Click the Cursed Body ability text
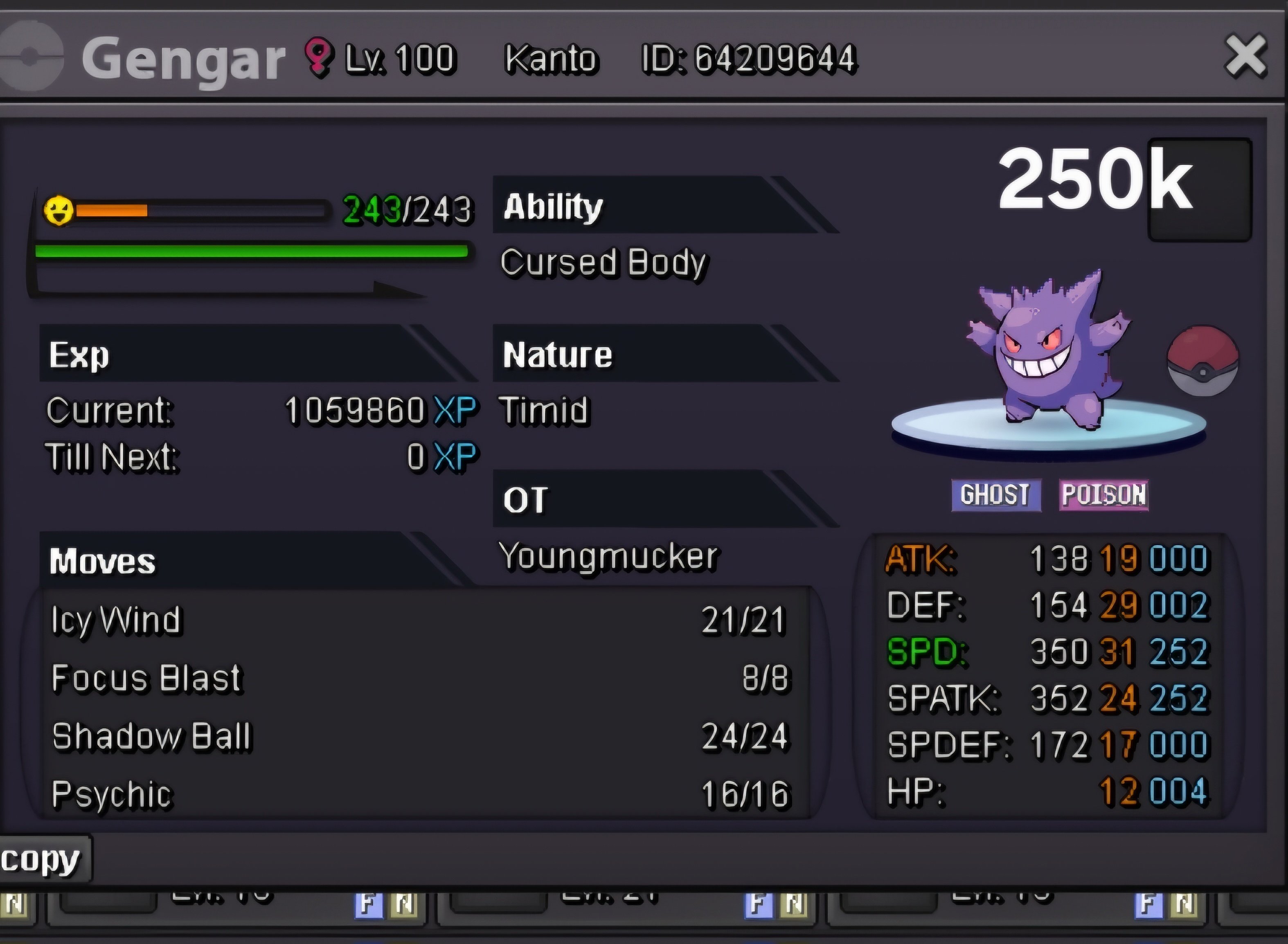Screen dimensions: 1288x944 pyautogui.click(x=603, y=263)
